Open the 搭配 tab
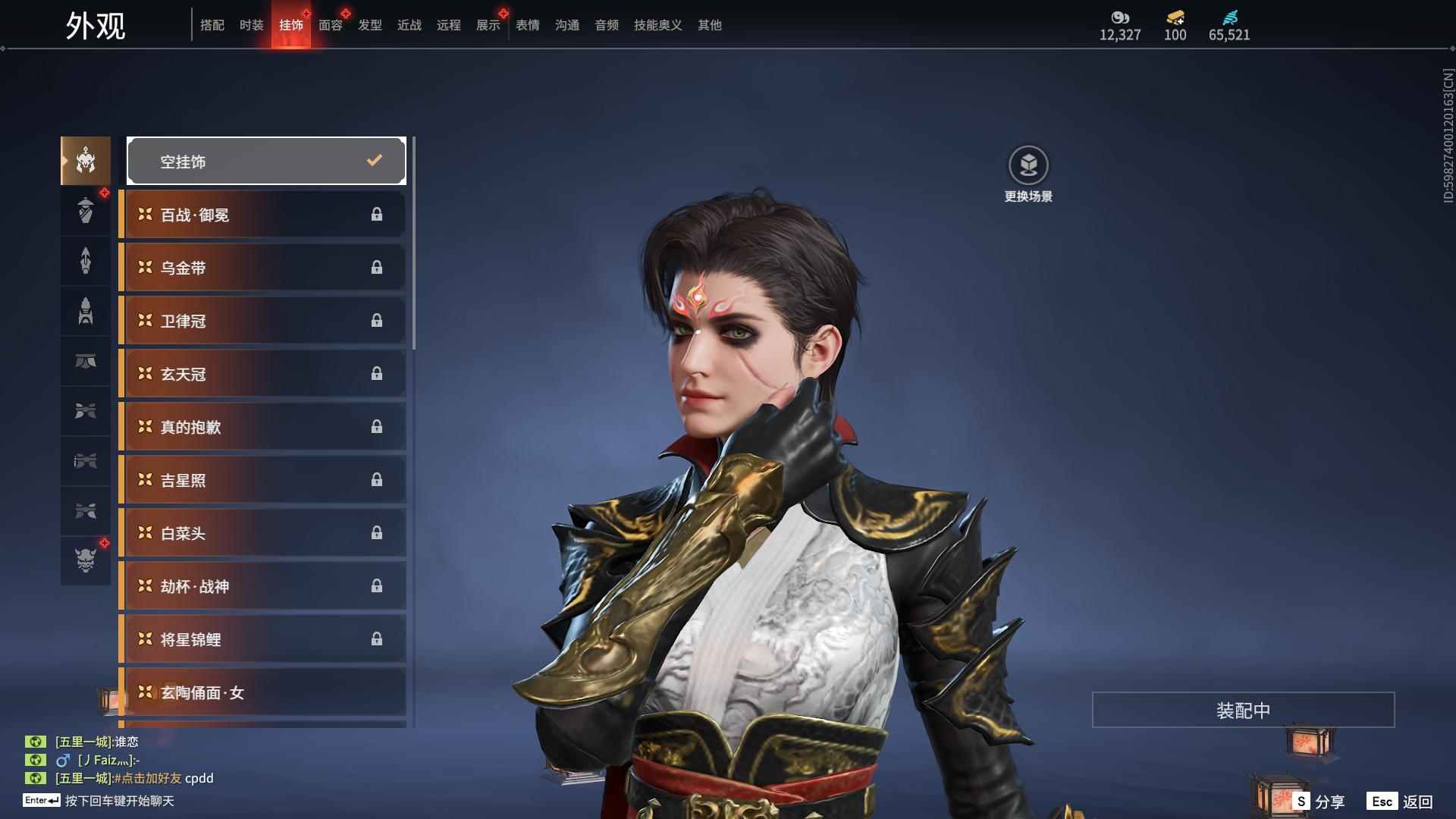The height and width of the screenshot is (819, 1456). tap(212, 25)
